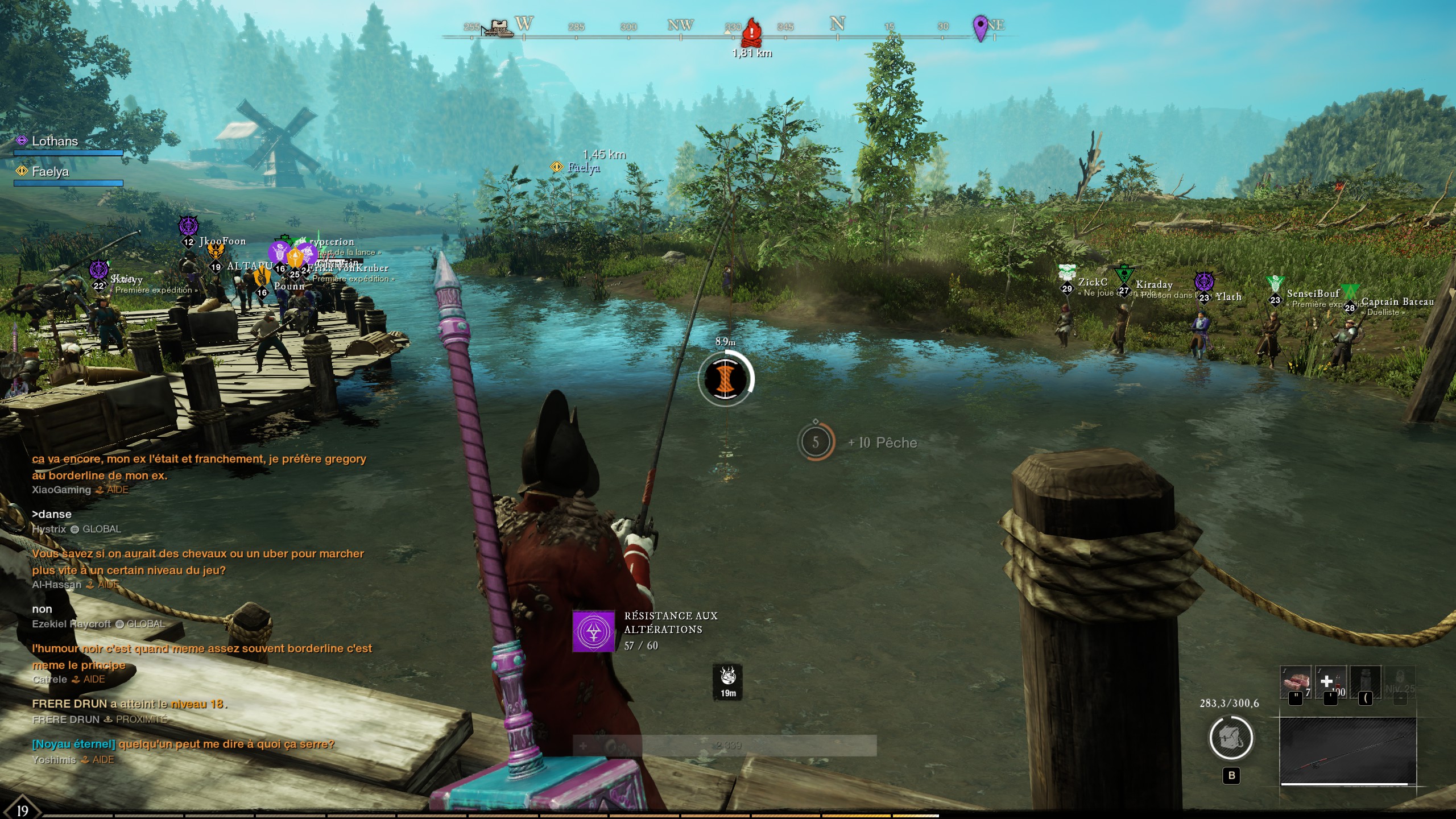1456x819 pixels.
Task: Open Yoshimis's Noyau éternel chat message
Action: 183,744
